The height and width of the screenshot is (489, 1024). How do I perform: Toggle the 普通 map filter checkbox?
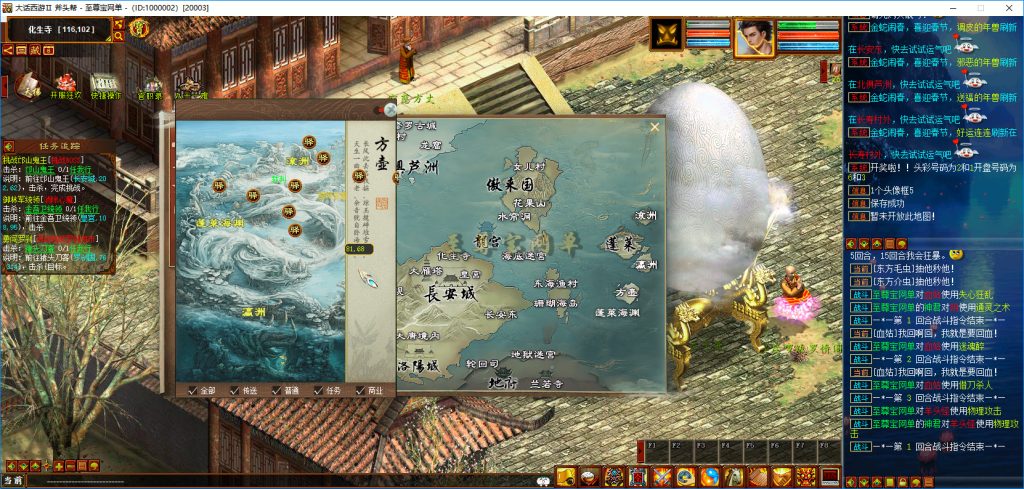(277, 390)
